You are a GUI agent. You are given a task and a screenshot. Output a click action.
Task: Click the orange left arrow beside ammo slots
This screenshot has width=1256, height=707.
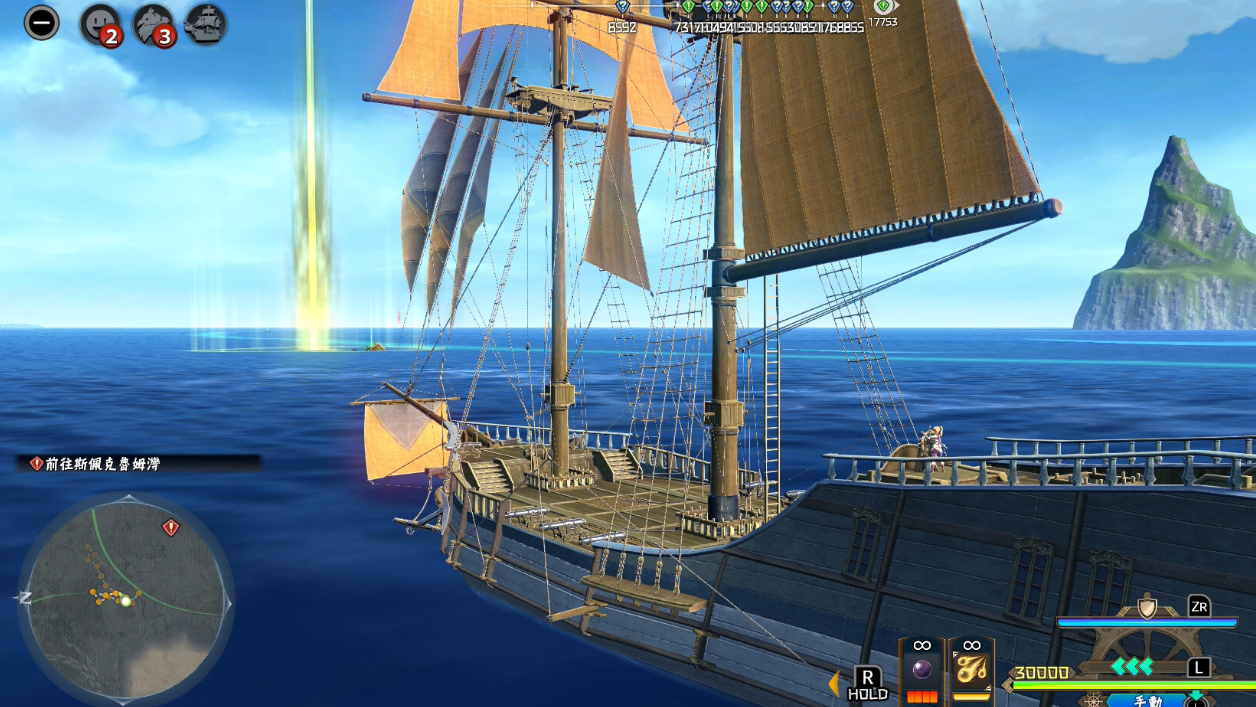click(834, 684)
